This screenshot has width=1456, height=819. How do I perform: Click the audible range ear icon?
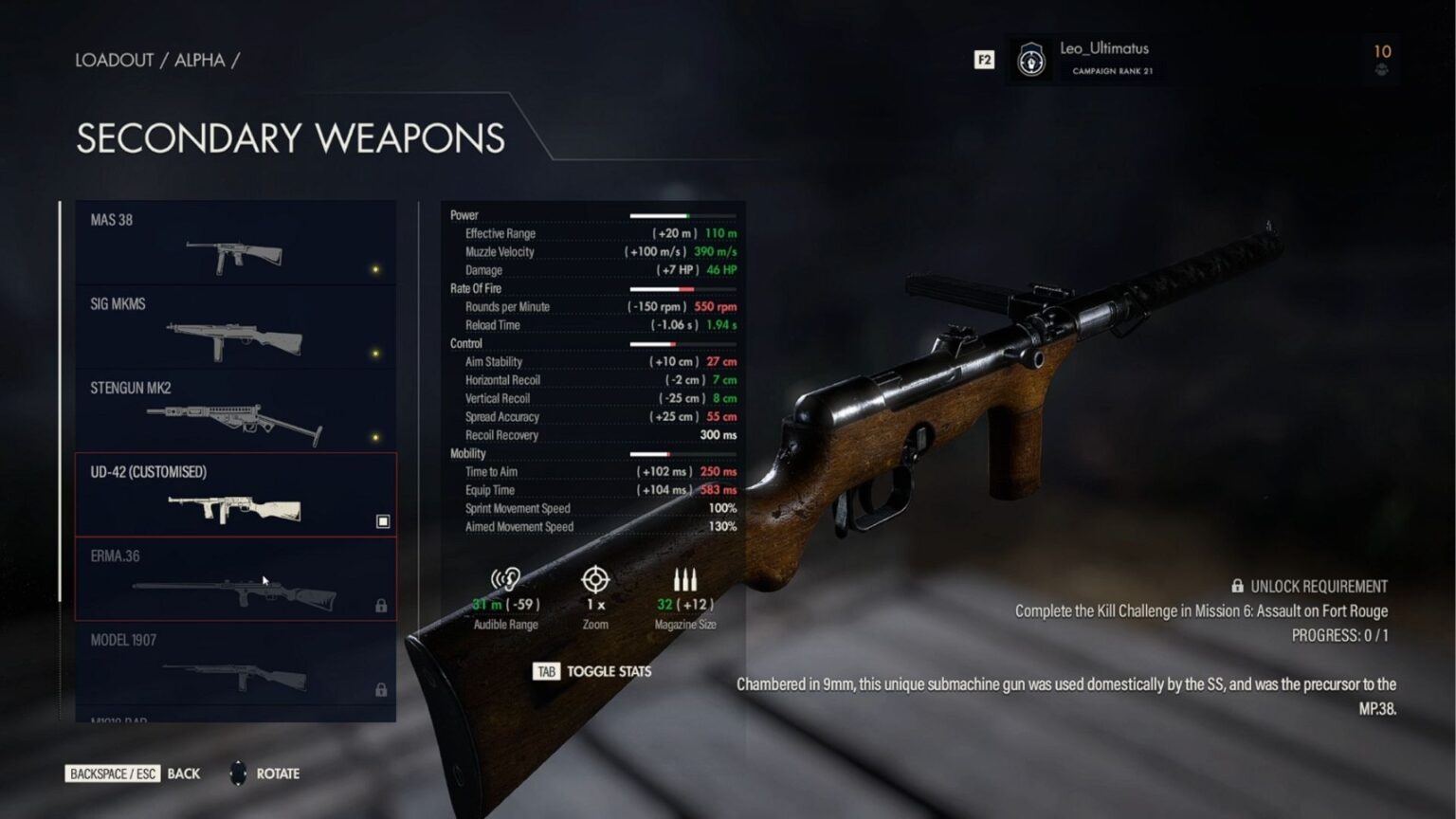pyautogui.click(x=505, y=579)
